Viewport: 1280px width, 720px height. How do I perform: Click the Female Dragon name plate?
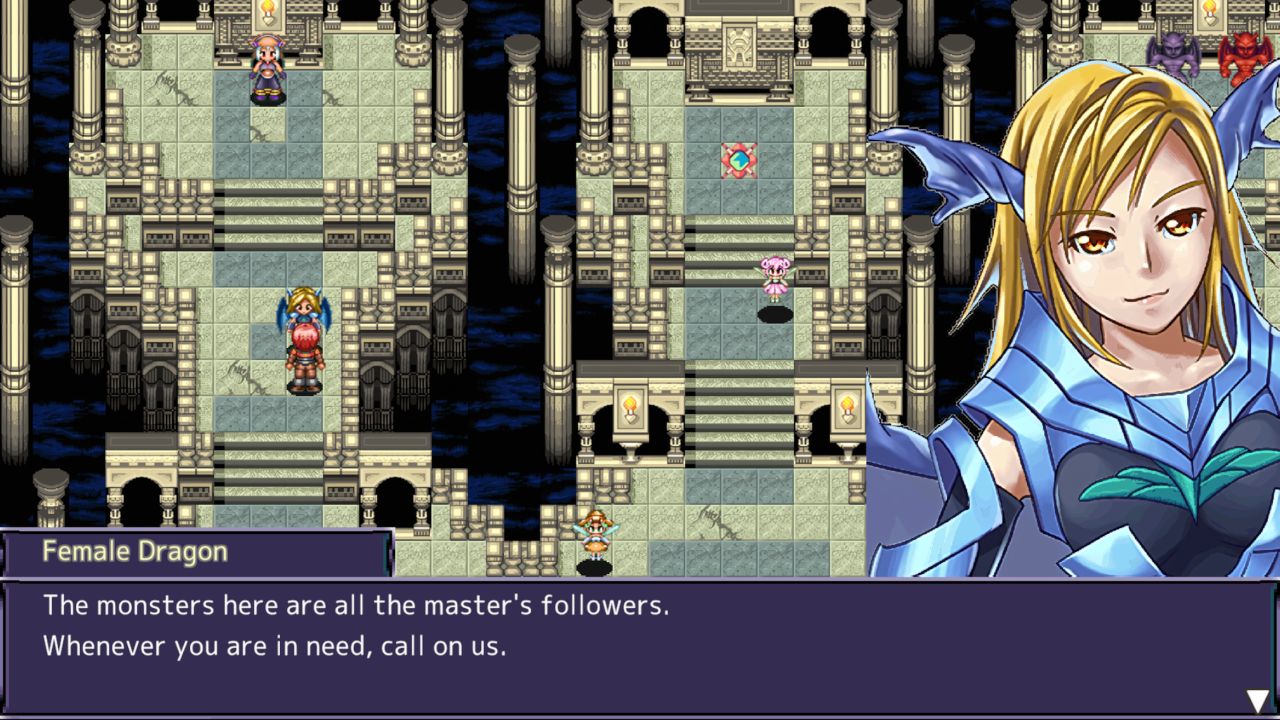pyautogui.click(x=135, y=551)
